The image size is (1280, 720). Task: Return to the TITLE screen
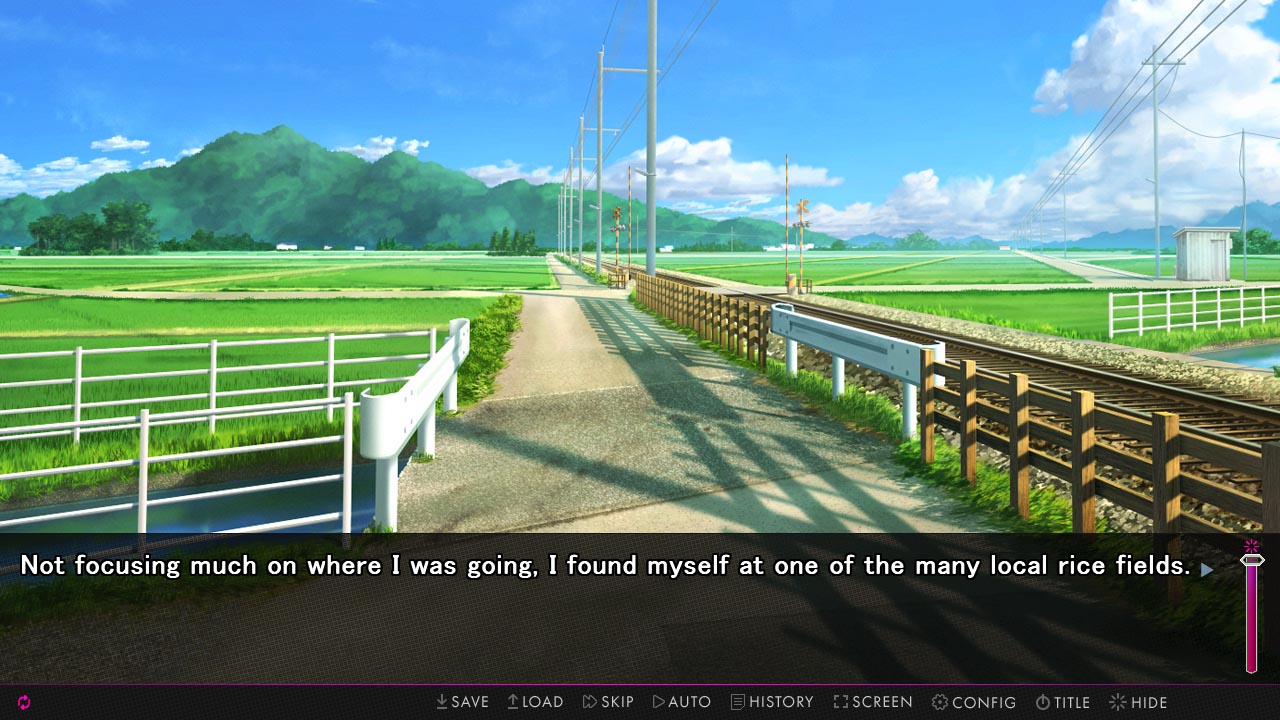[1062, 702]
